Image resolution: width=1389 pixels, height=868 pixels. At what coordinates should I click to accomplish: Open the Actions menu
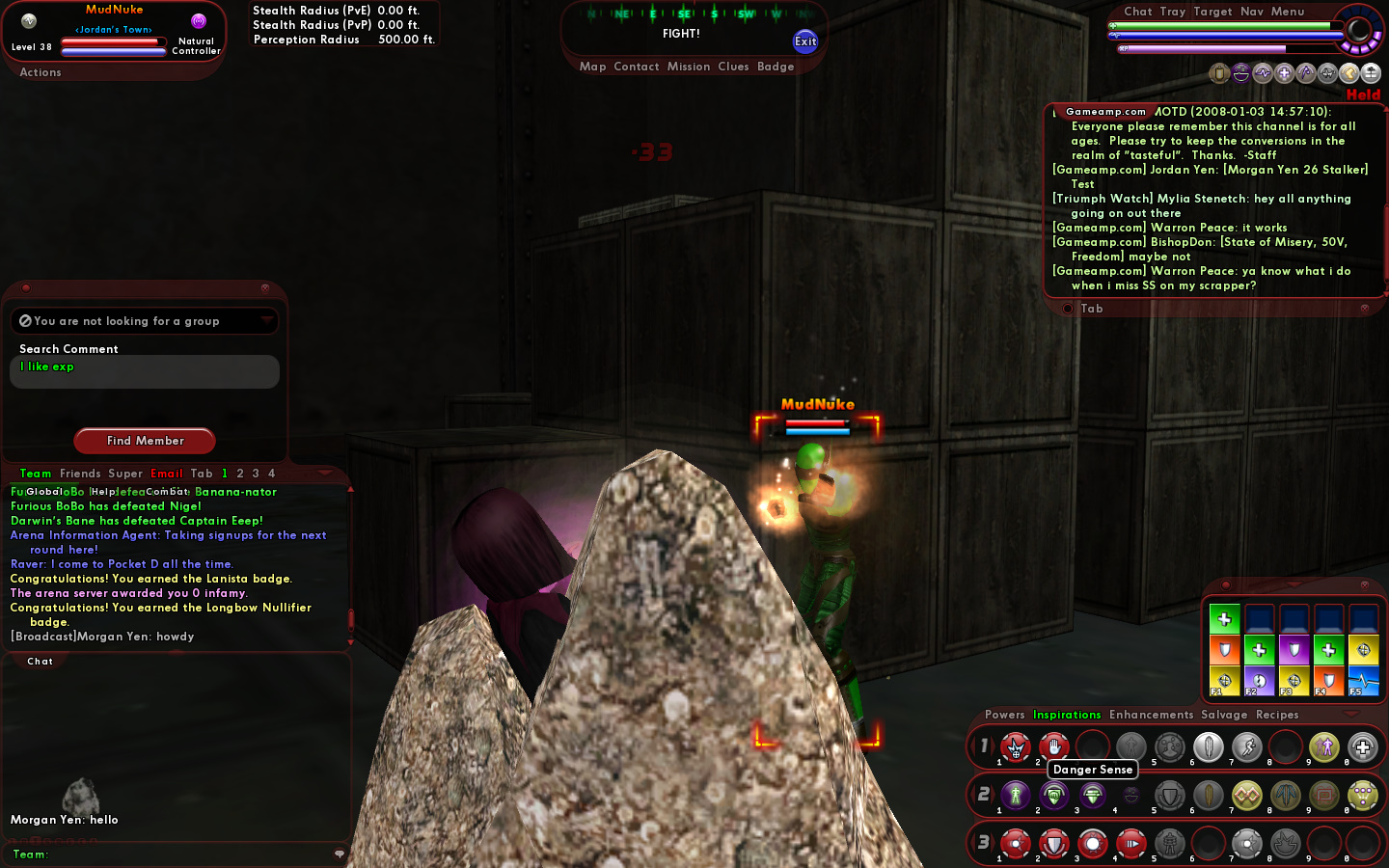coord(41,72)
